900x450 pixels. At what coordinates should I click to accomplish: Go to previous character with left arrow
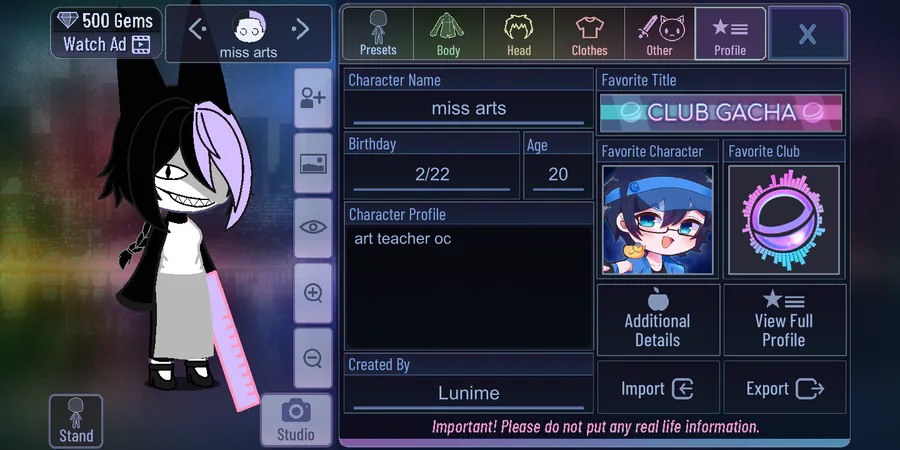tap(197, 30)
